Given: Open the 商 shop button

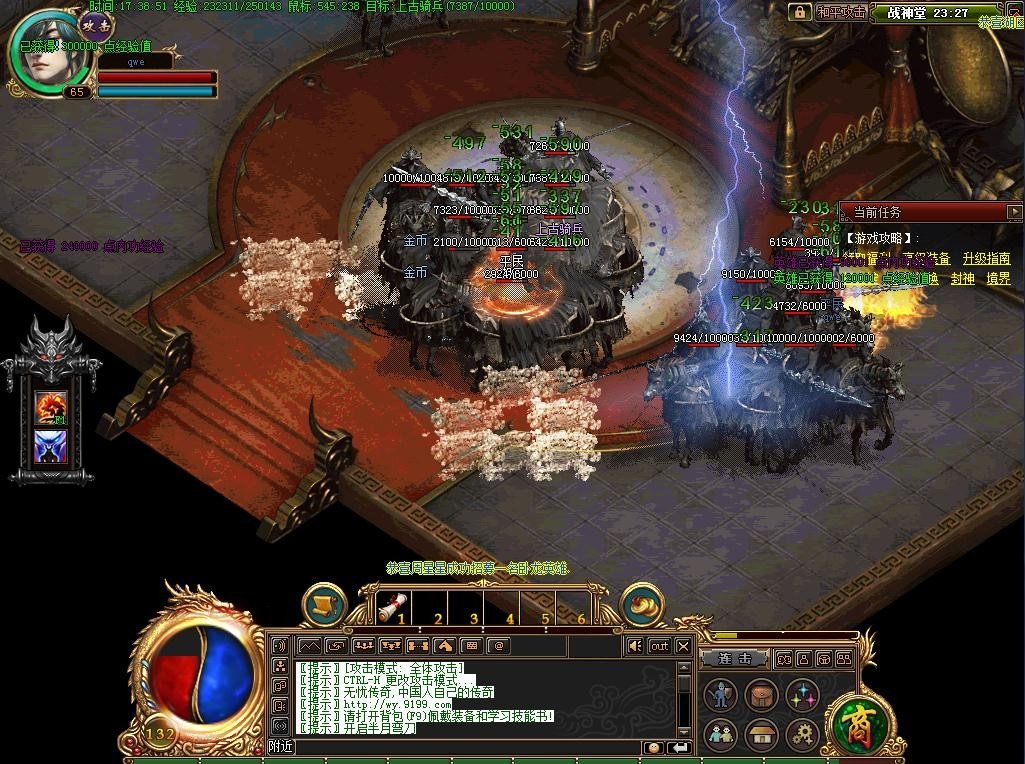Looking at the screenshot, I should (853, 724).
